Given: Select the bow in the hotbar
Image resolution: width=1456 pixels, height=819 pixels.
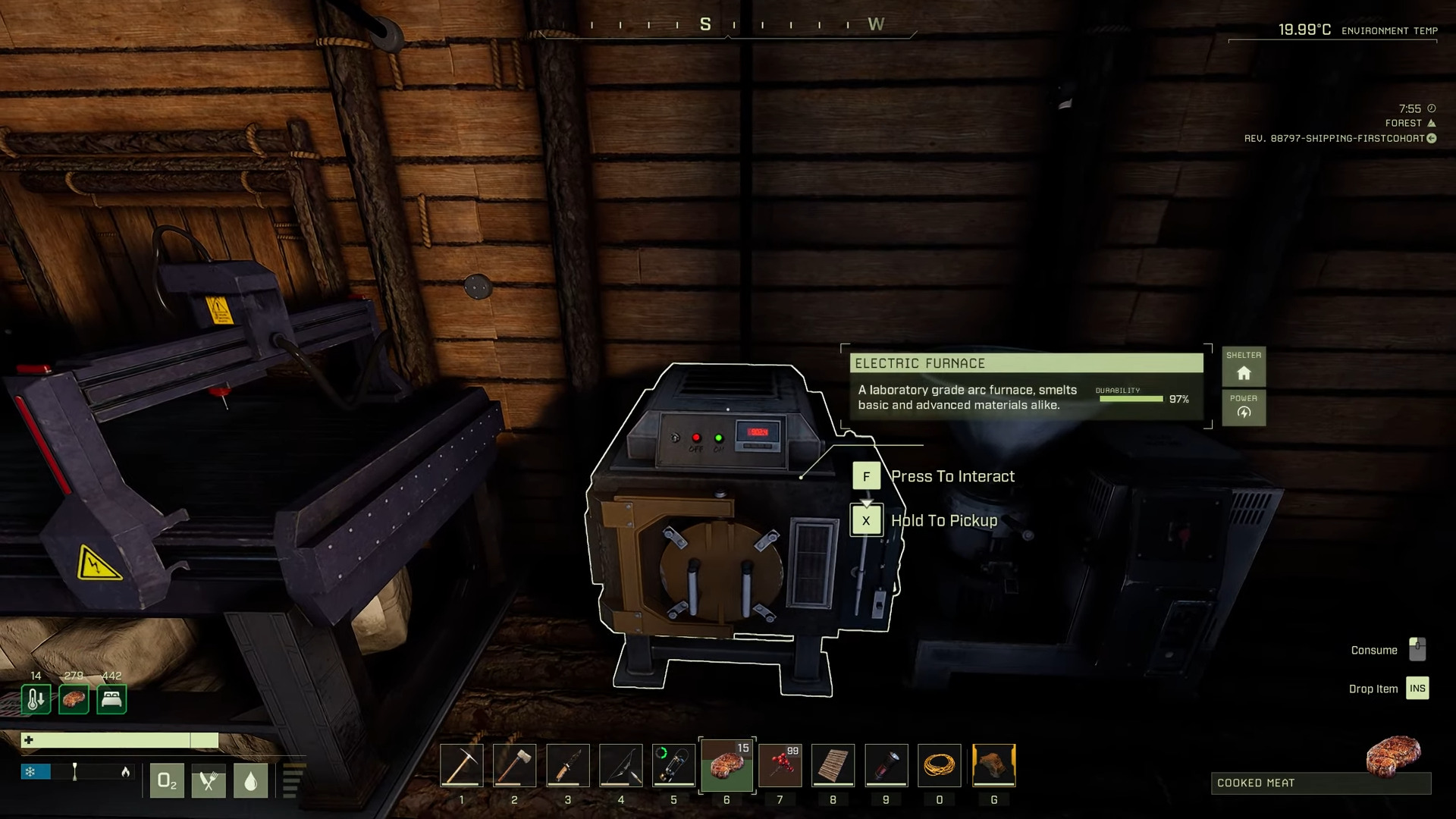Looking at the screenshot, I should (620, 765).
